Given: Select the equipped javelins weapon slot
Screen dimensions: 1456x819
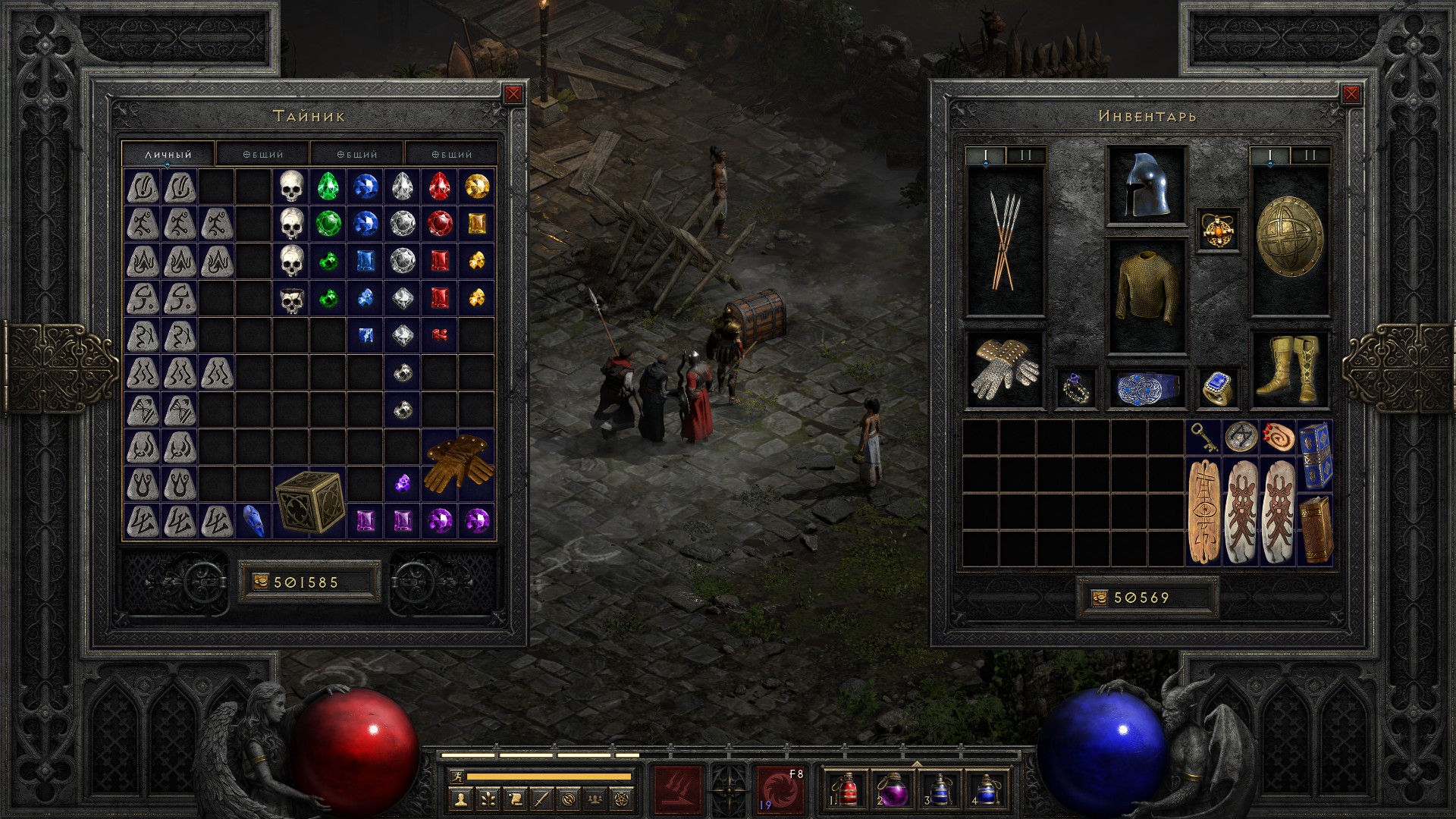Looking at the screenshot, I should click(x=1005, y=240).
